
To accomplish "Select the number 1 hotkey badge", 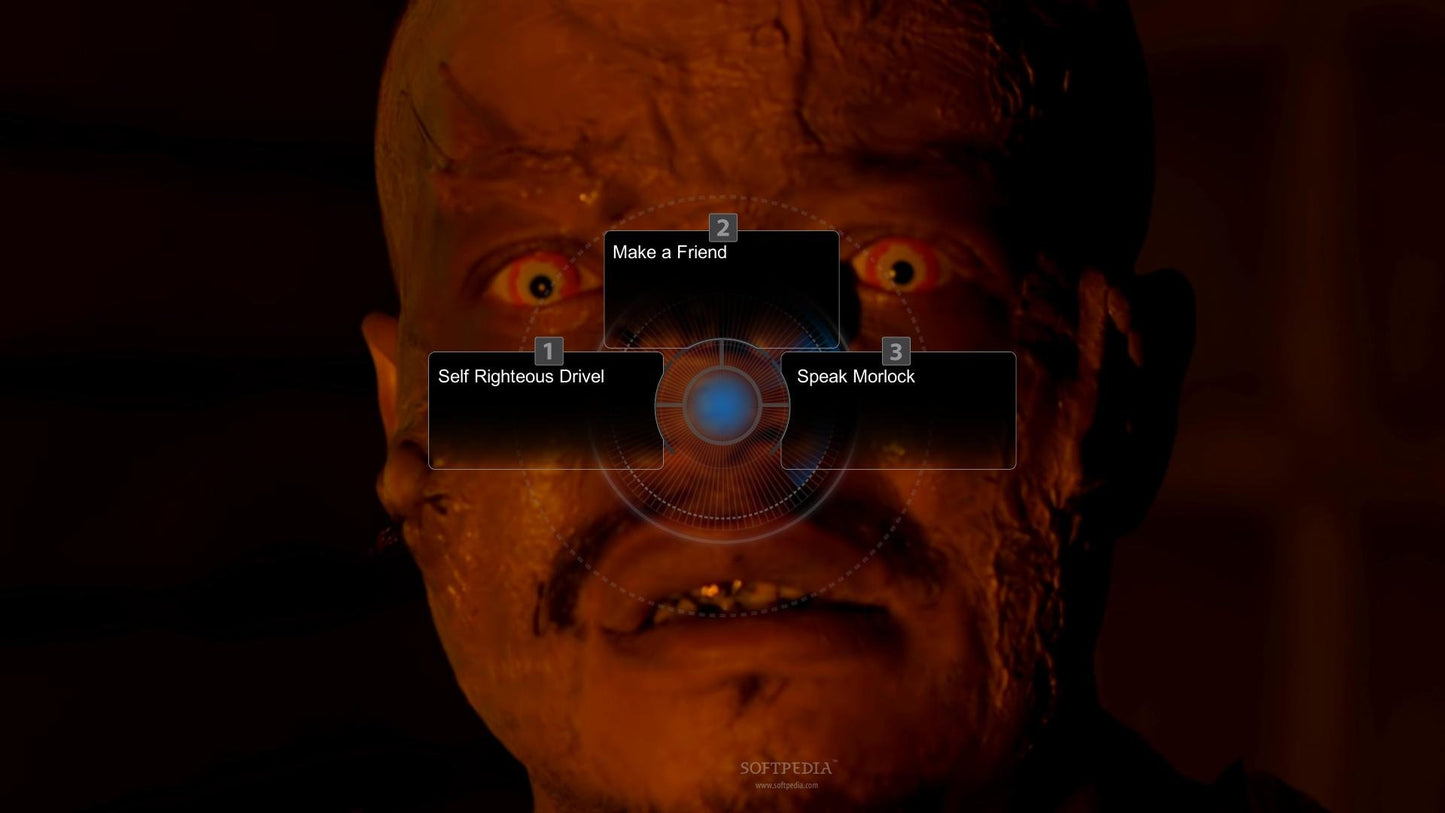I will pos(548,351).
